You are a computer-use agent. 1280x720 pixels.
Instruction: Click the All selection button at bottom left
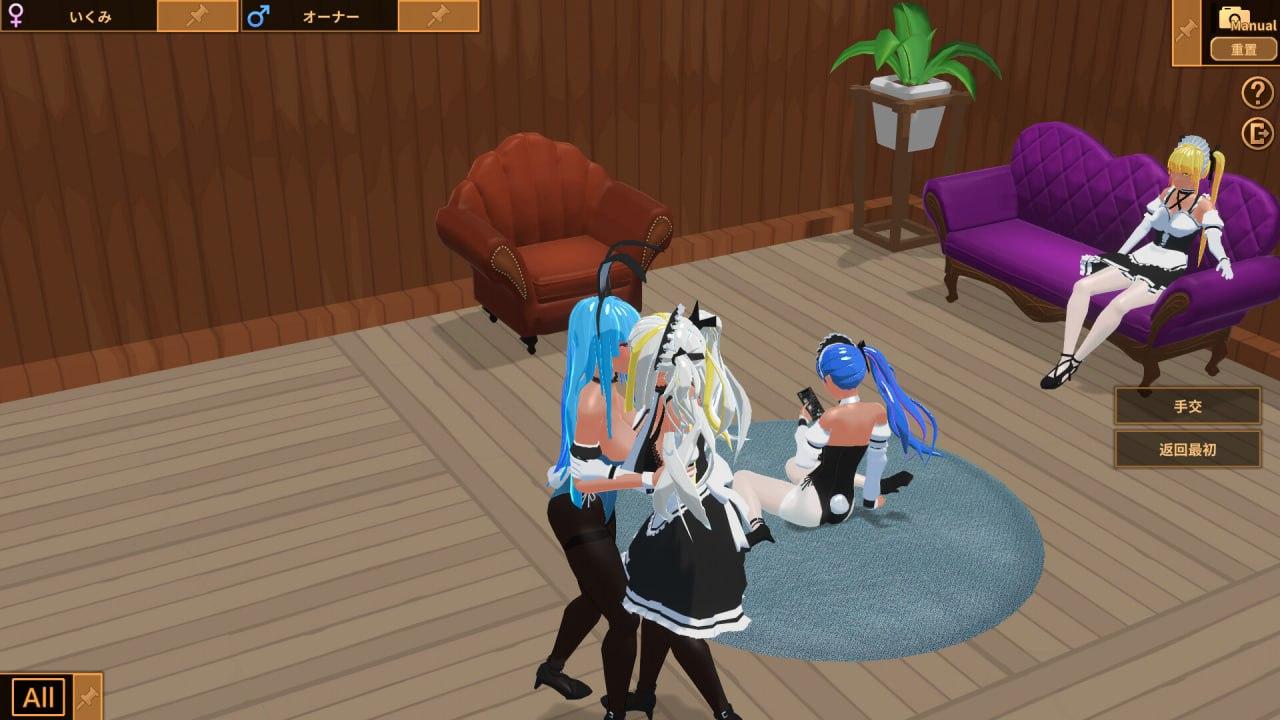point(39,695)
